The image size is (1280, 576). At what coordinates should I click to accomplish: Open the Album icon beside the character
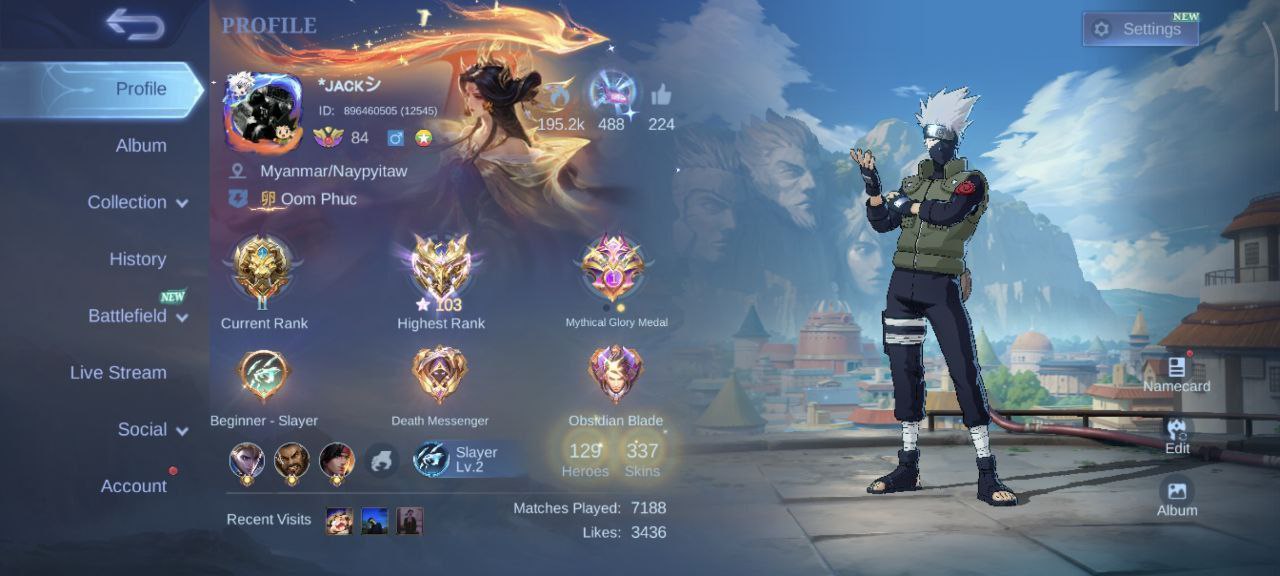click(x=1177, y=495)
